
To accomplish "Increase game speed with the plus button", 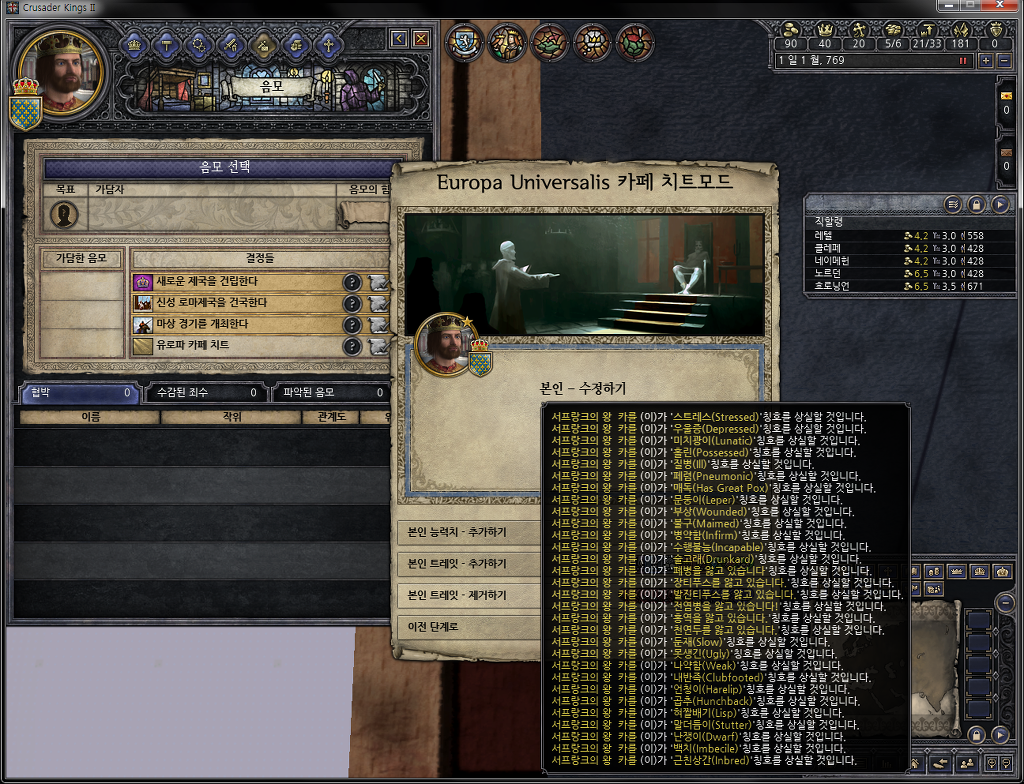I will coord(985,61).
